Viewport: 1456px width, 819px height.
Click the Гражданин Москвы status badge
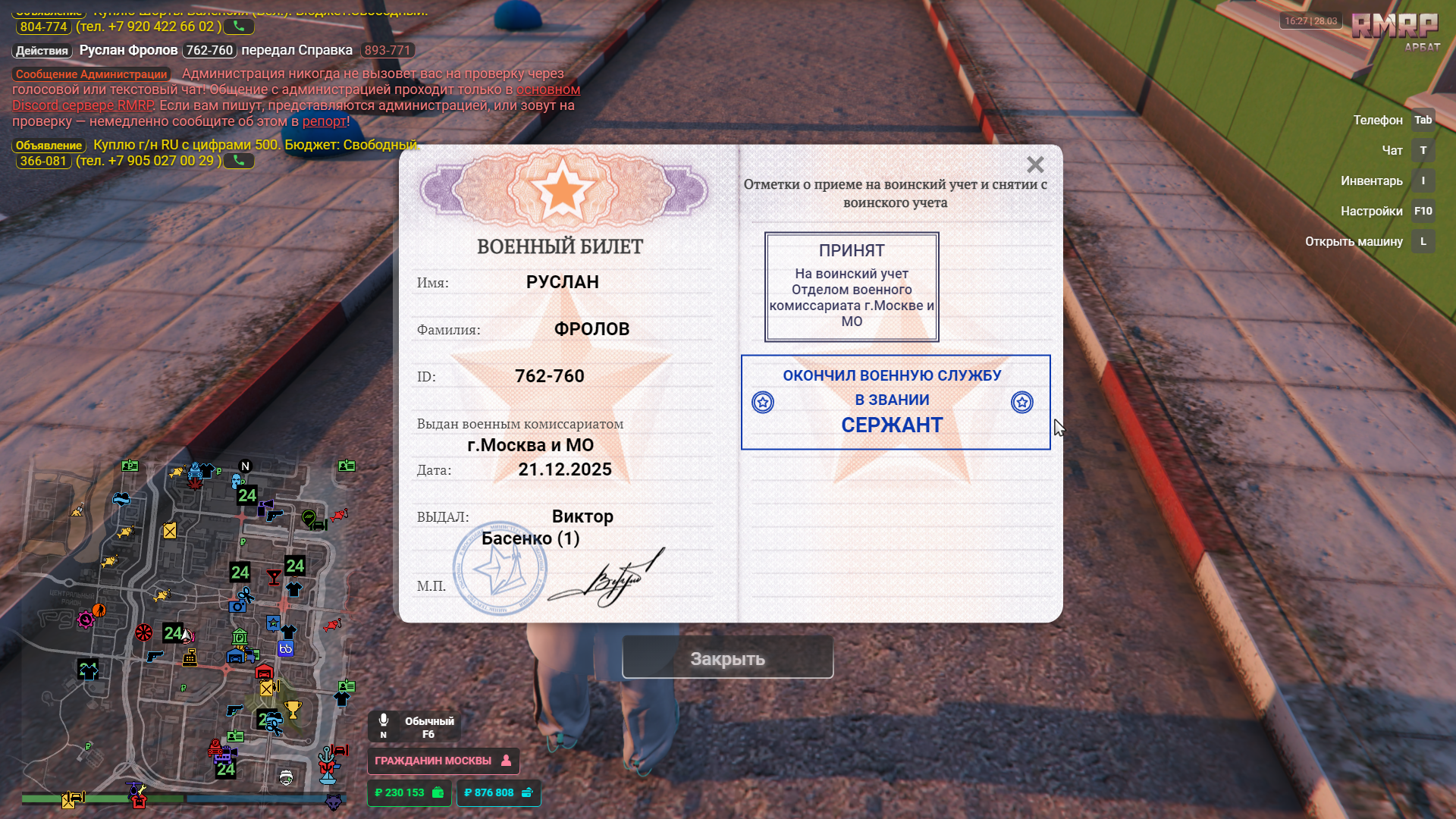(x=443, y=761)
